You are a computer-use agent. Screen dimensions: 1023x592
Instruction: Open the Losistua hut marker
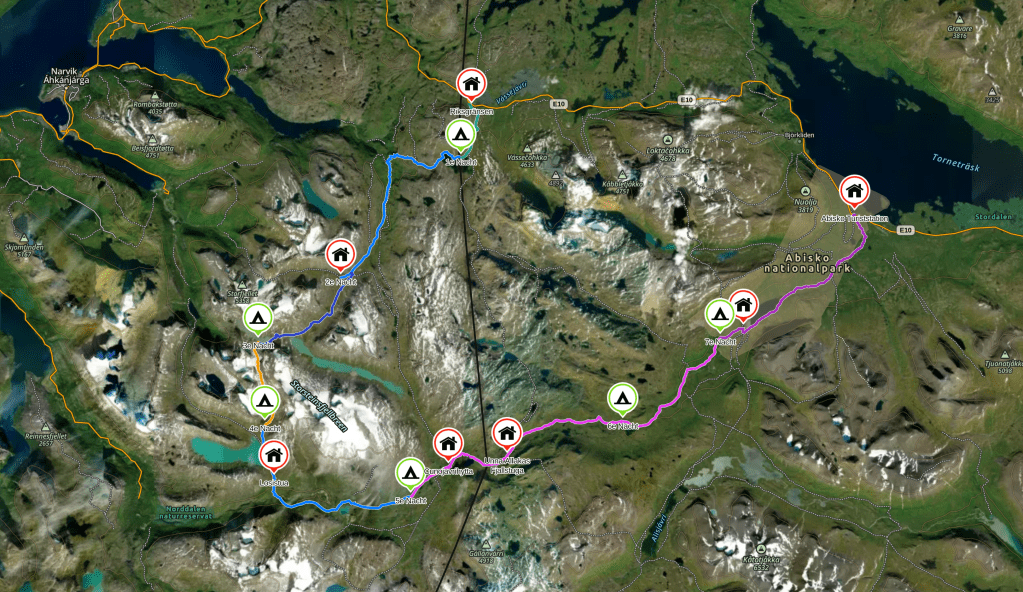coord(273,456)
